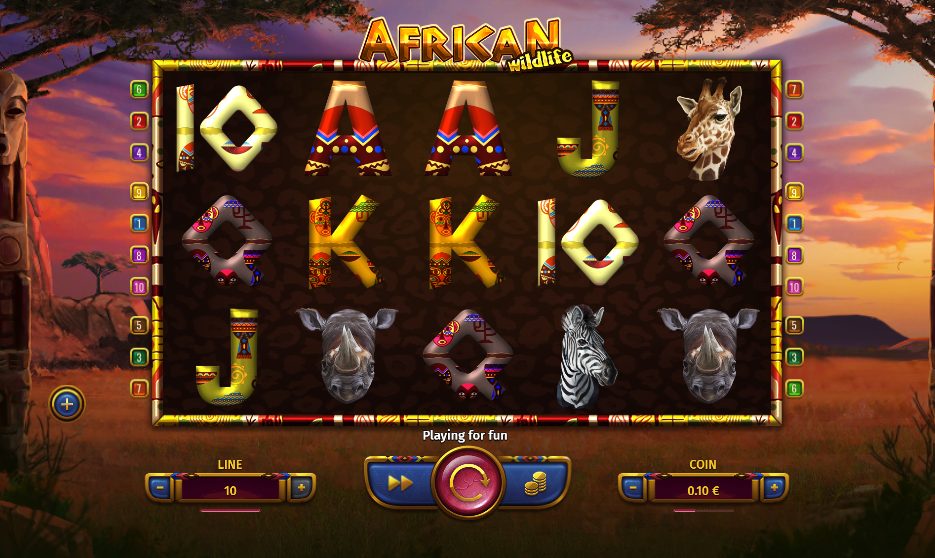Open the round blue plus menu button
Image resolution: width=935 pixels, height=558 pixels.
click(67, 404)
